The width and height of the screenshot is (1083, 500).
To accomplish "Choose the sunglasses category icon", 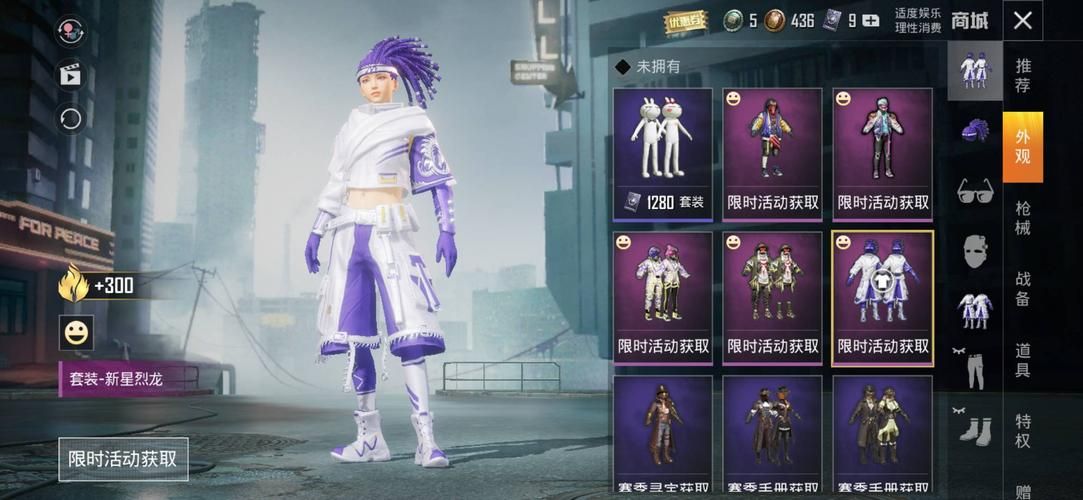I will point(974,190).
